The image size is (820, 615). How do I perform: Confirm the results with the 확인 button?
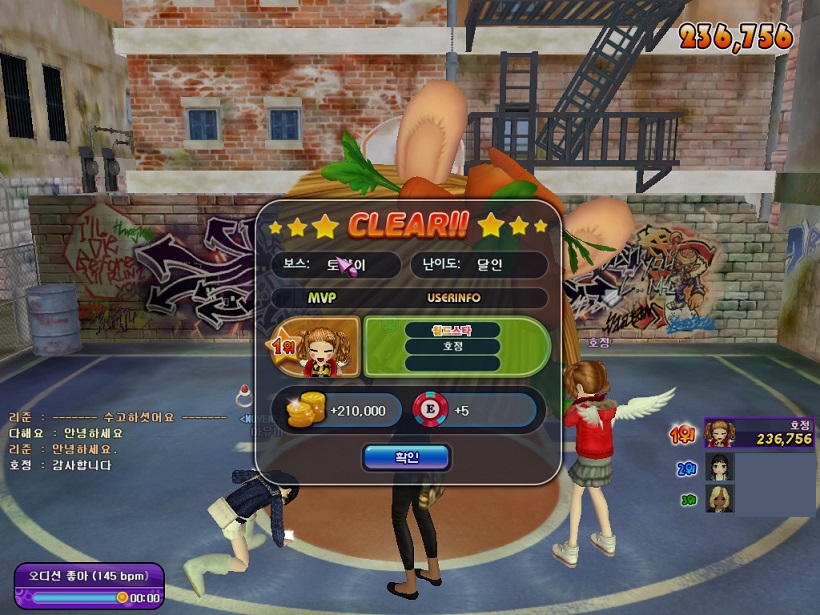406,457
